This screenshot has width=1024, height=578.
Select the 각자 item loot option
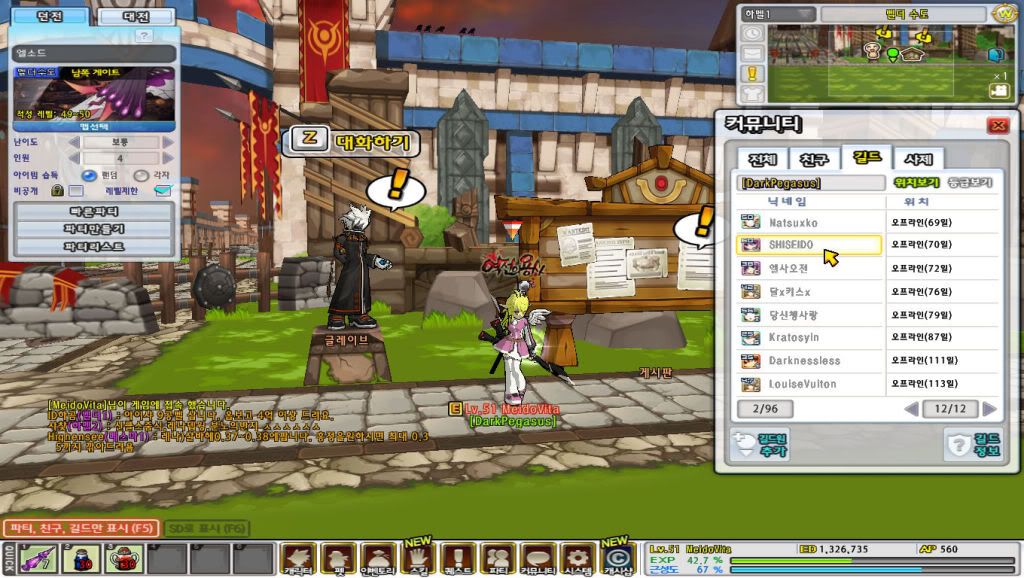140,175
